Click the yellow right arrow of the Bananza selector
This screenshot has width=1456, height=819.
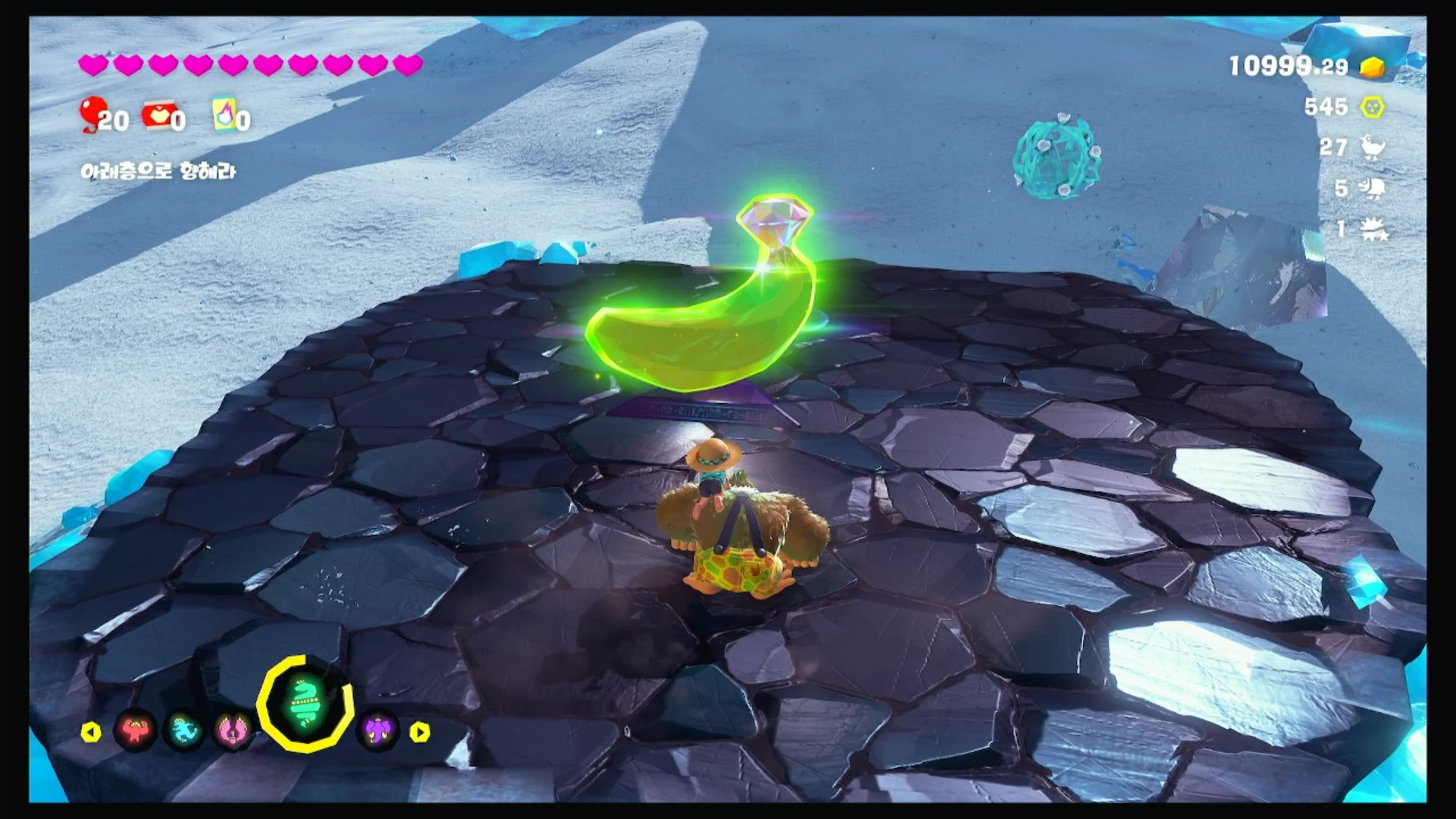[420, 732]
